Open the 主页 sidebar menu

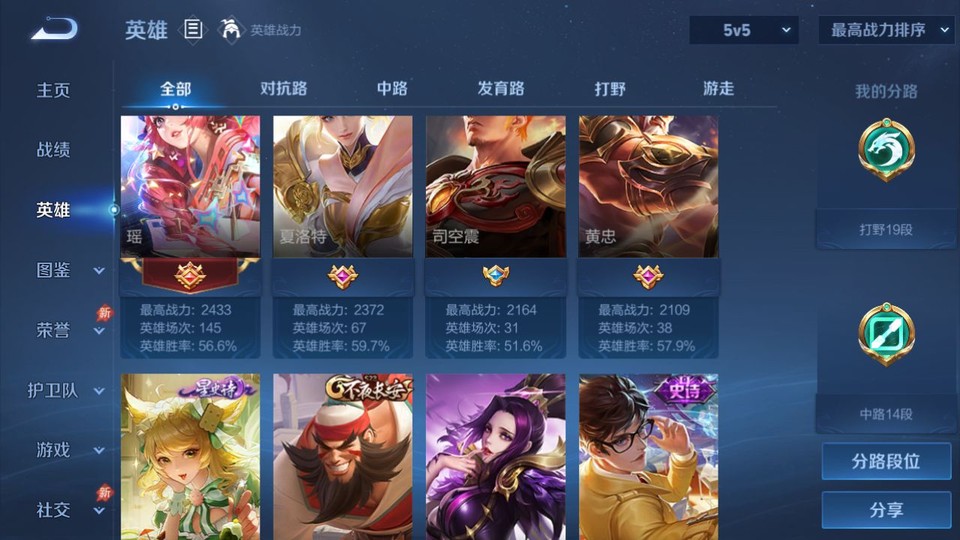pyautogui.click(x=54, y=90)
